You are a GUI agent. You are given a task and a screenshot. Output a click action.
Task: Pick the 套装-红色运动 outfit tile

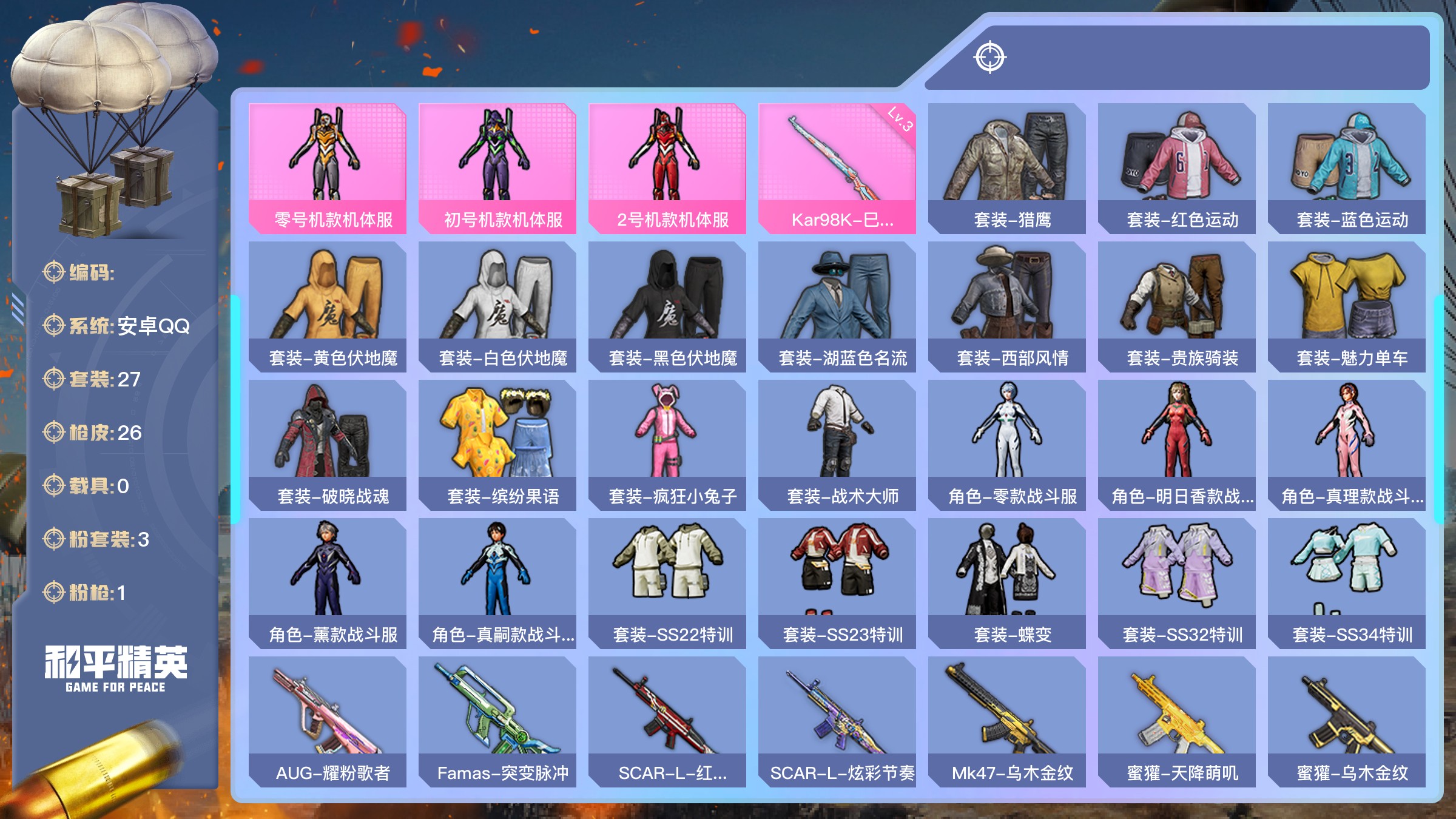(1177, 168)
